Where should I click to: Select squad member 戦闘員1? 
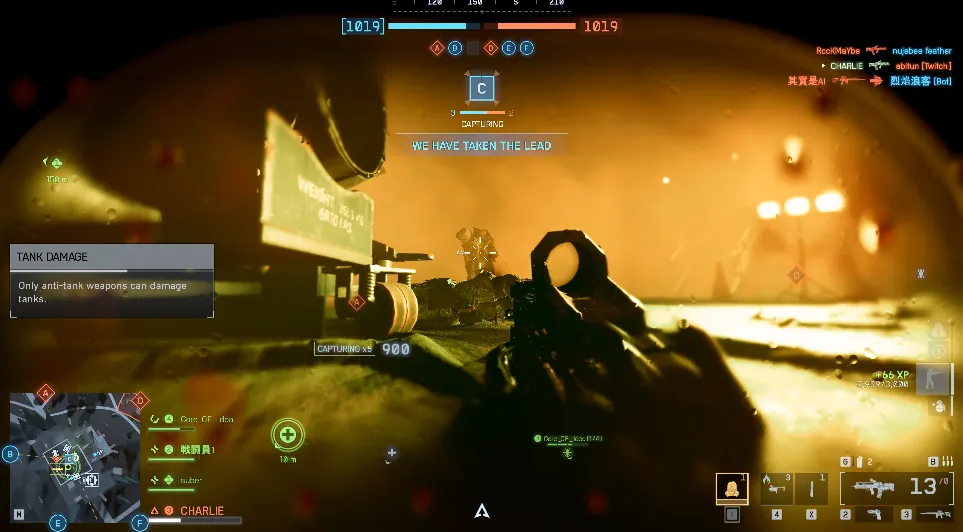tap(190, 450)
